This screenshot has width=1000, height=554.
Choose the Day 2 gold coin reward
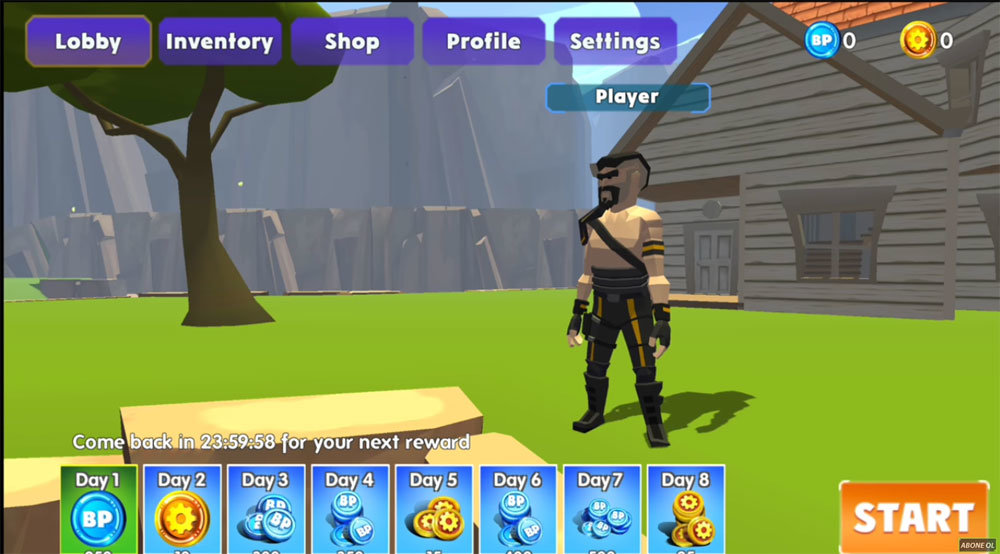[x=182, y=510]
